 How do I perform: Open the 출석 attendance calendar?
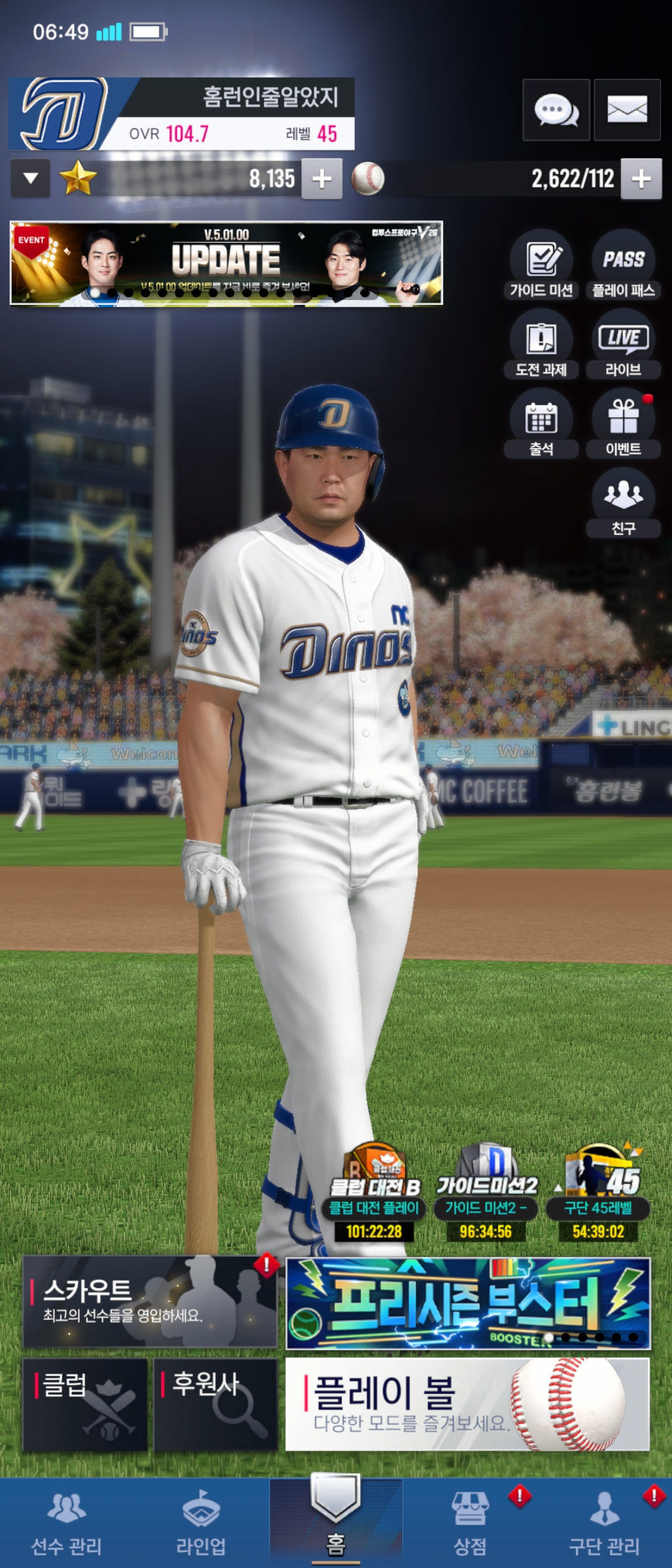point(541,423)
